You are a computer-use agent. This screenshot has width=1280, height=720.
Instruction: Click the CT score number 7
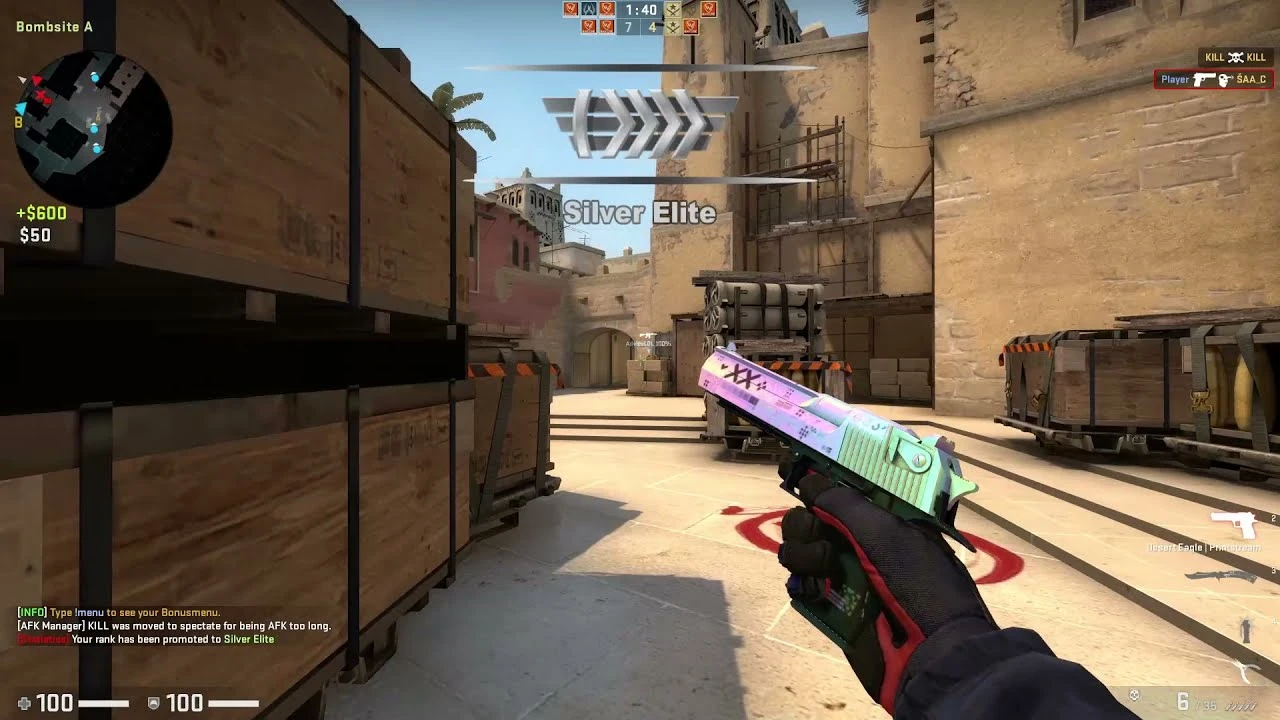(627, 25)
